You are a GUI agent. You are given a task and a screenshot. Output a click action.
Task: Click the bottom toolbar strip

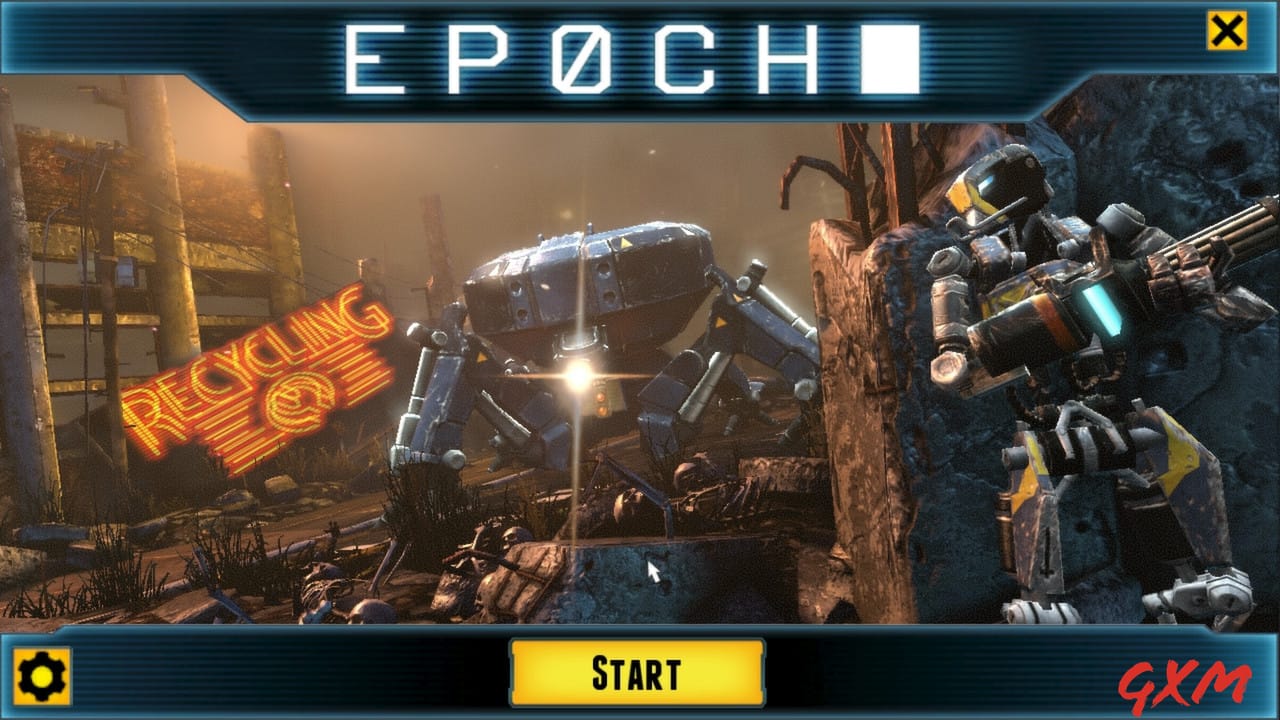[250, 674]
